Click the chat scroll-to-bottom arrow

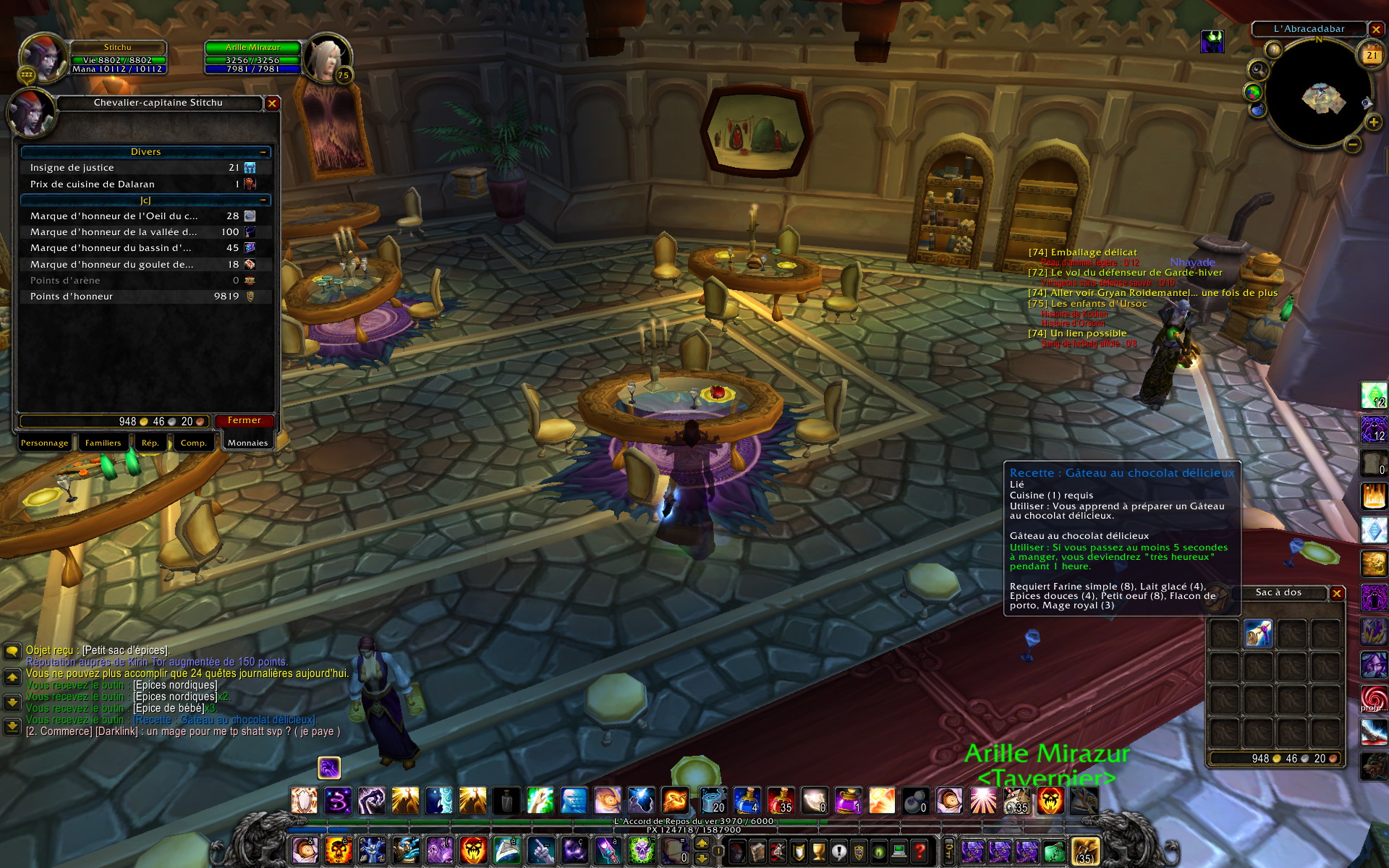[x=12, y=726]
